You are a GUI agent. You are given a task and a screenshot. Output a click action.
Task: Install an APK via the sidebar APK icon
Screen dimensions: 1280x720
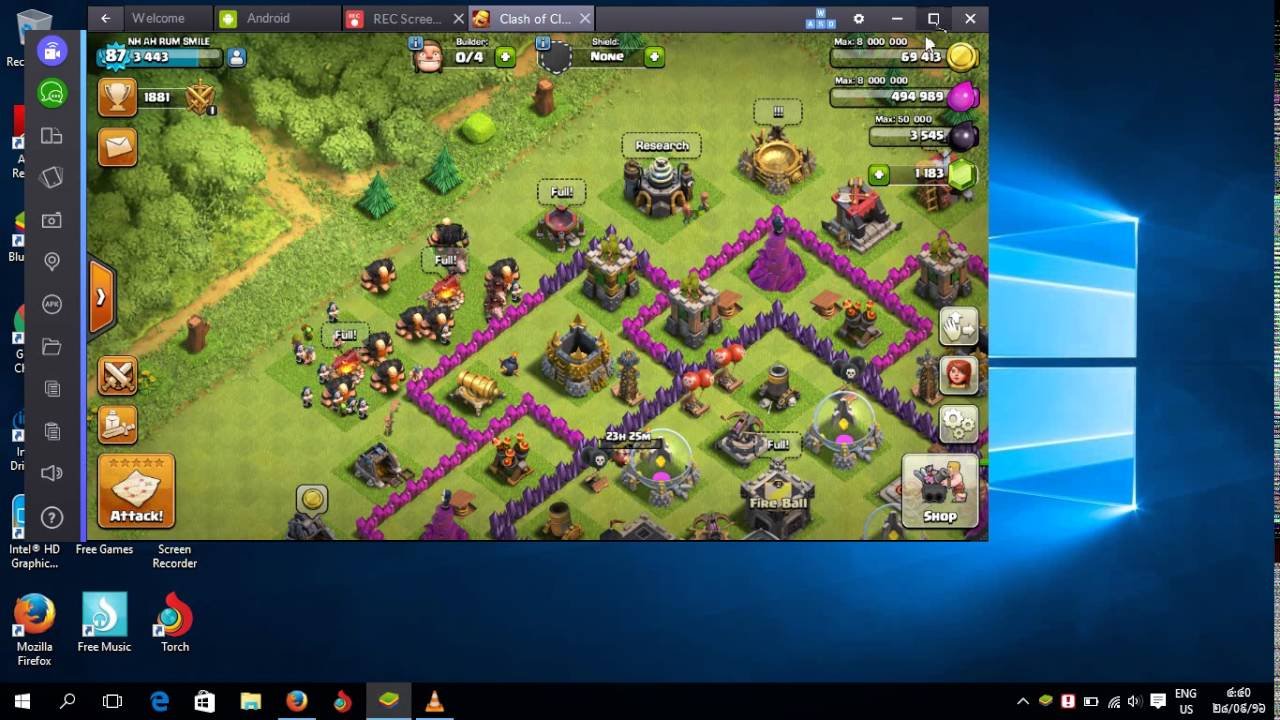[51, 304]
